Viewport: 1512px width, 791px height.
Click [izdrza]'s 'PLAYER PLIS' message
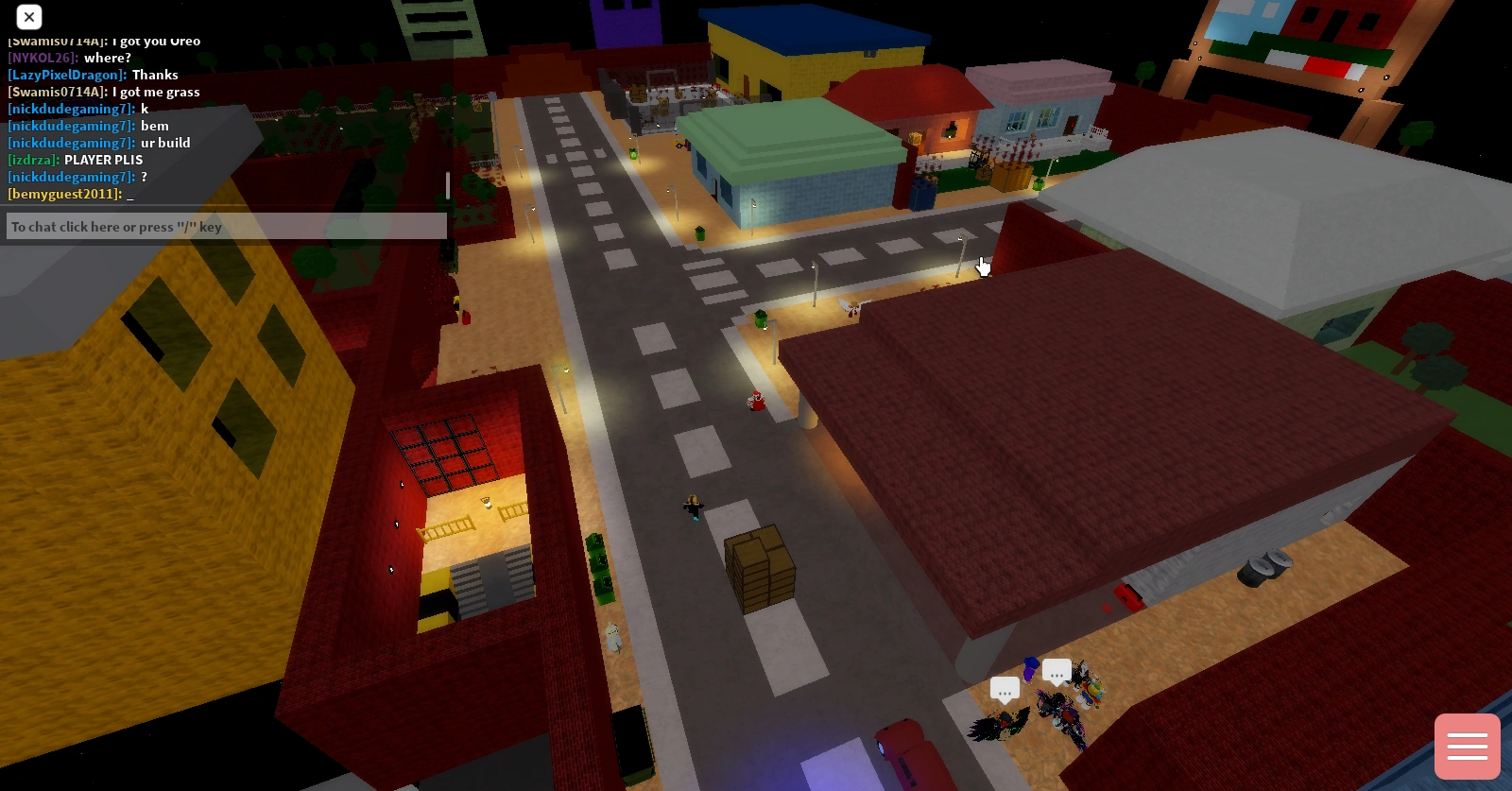(x=104, y=160)
